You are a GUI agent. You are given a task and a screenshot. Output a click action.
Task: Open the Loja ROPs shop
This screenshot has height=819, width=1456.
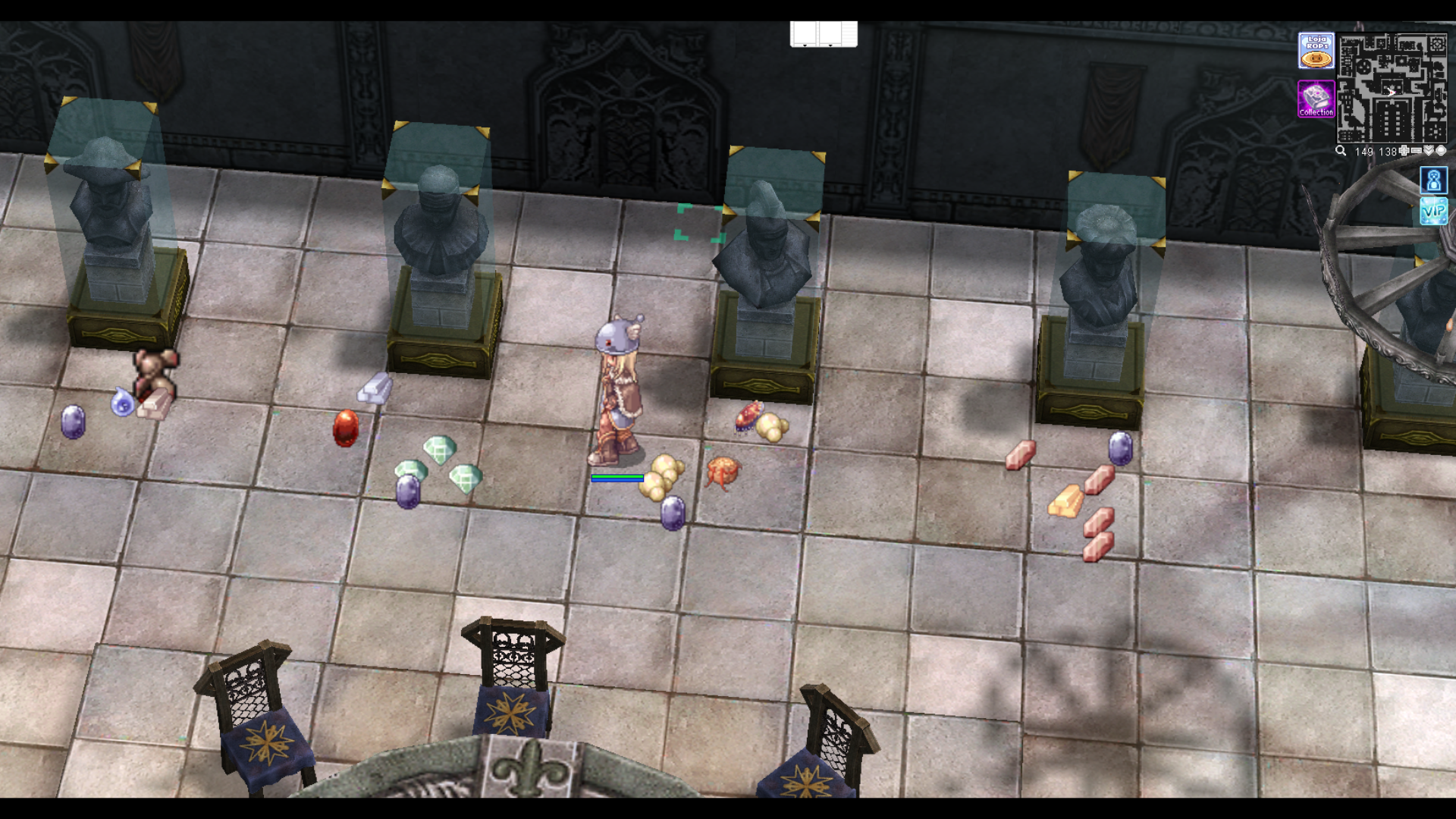click(x=1316, y=51)
